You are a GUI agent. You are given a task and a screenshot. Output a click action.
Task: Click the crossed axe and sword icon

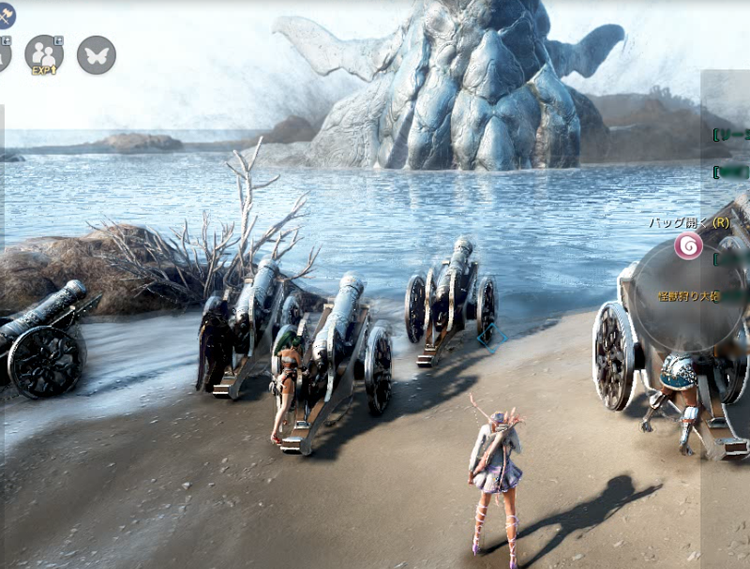[x=5, y=13]
